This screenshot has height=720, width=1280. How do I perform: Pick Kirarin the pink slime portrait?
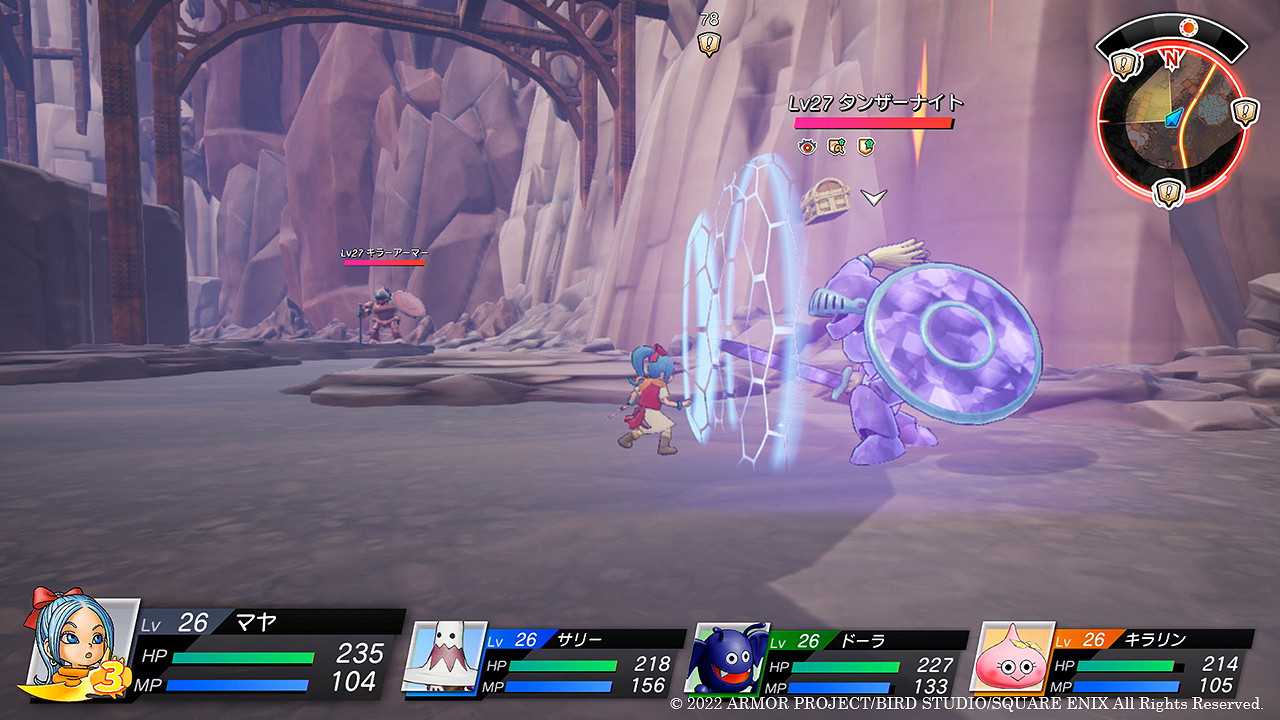[1012, 658]
